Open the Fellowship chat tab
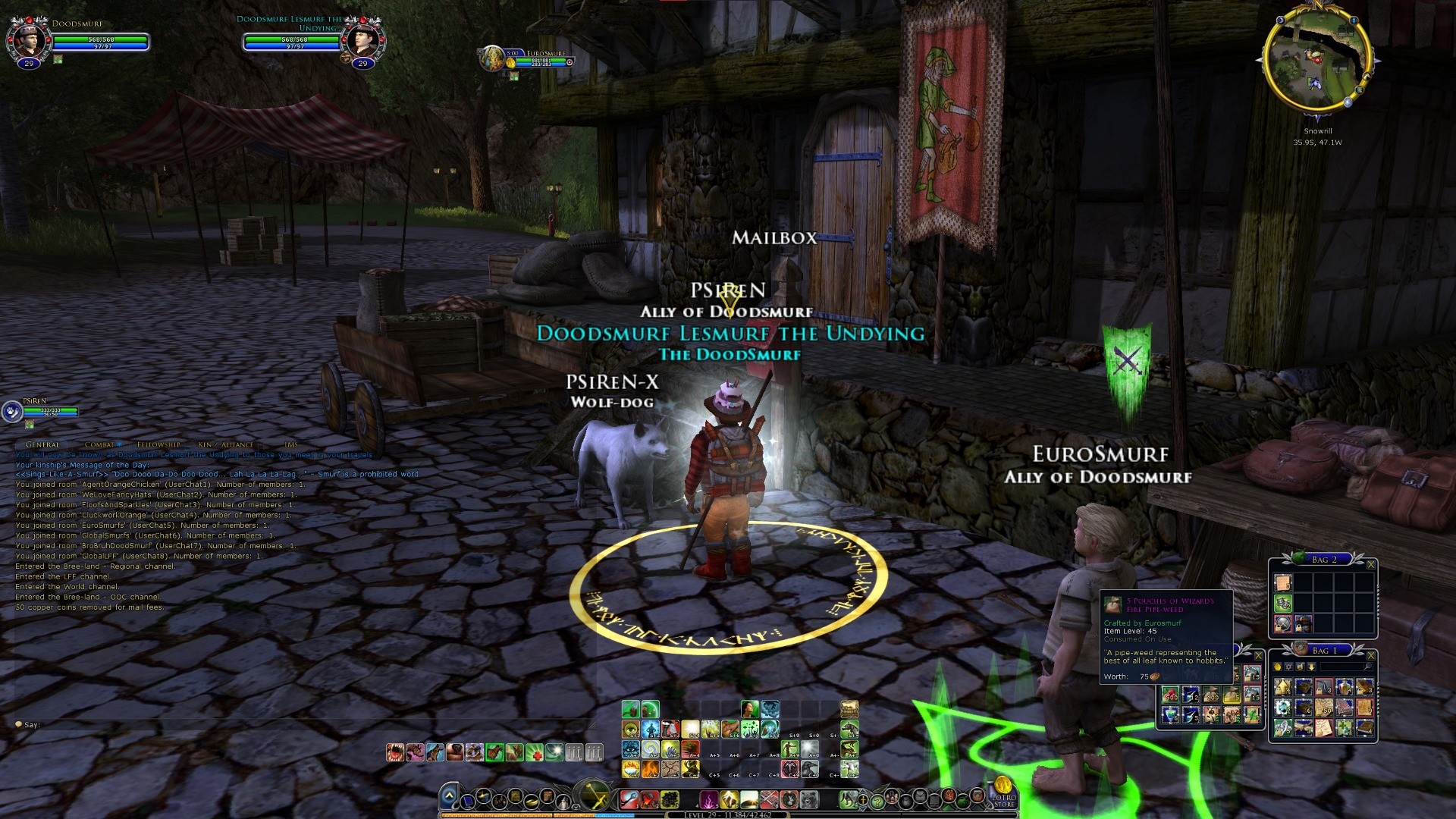Screen dimensions: 1456x819 tap(158, 444)
